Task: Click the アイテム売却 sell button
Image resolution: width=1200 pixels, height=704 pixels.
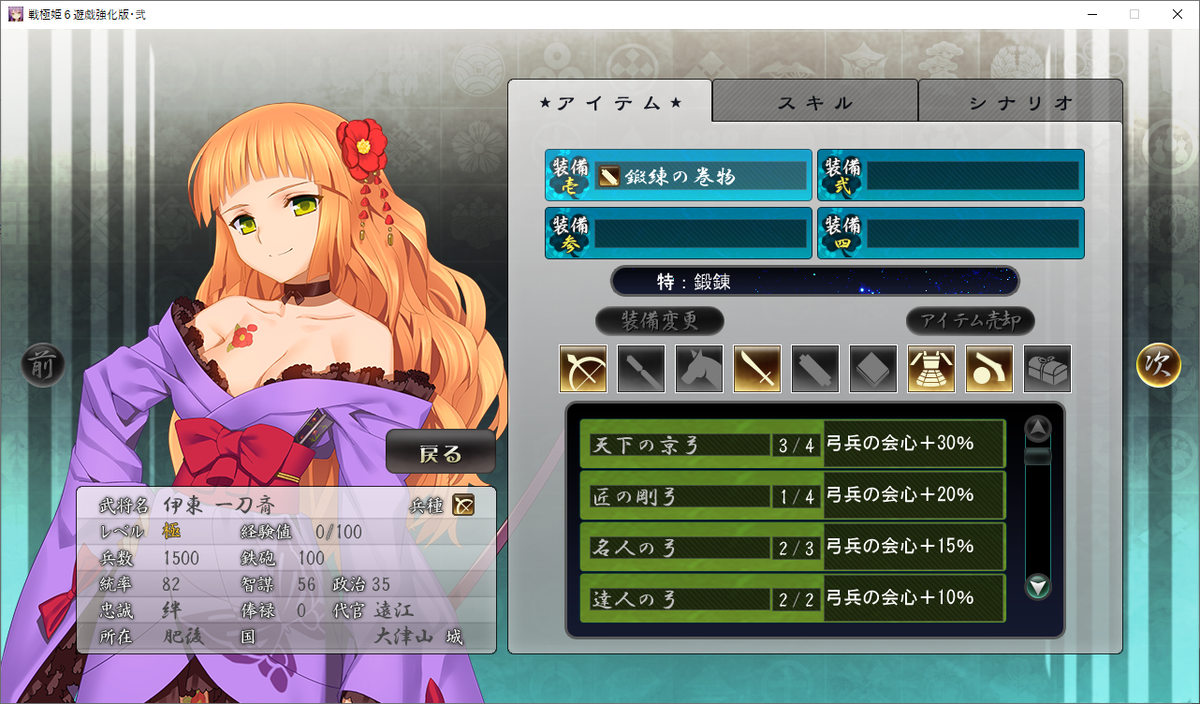Action: [x=970, y=321]
